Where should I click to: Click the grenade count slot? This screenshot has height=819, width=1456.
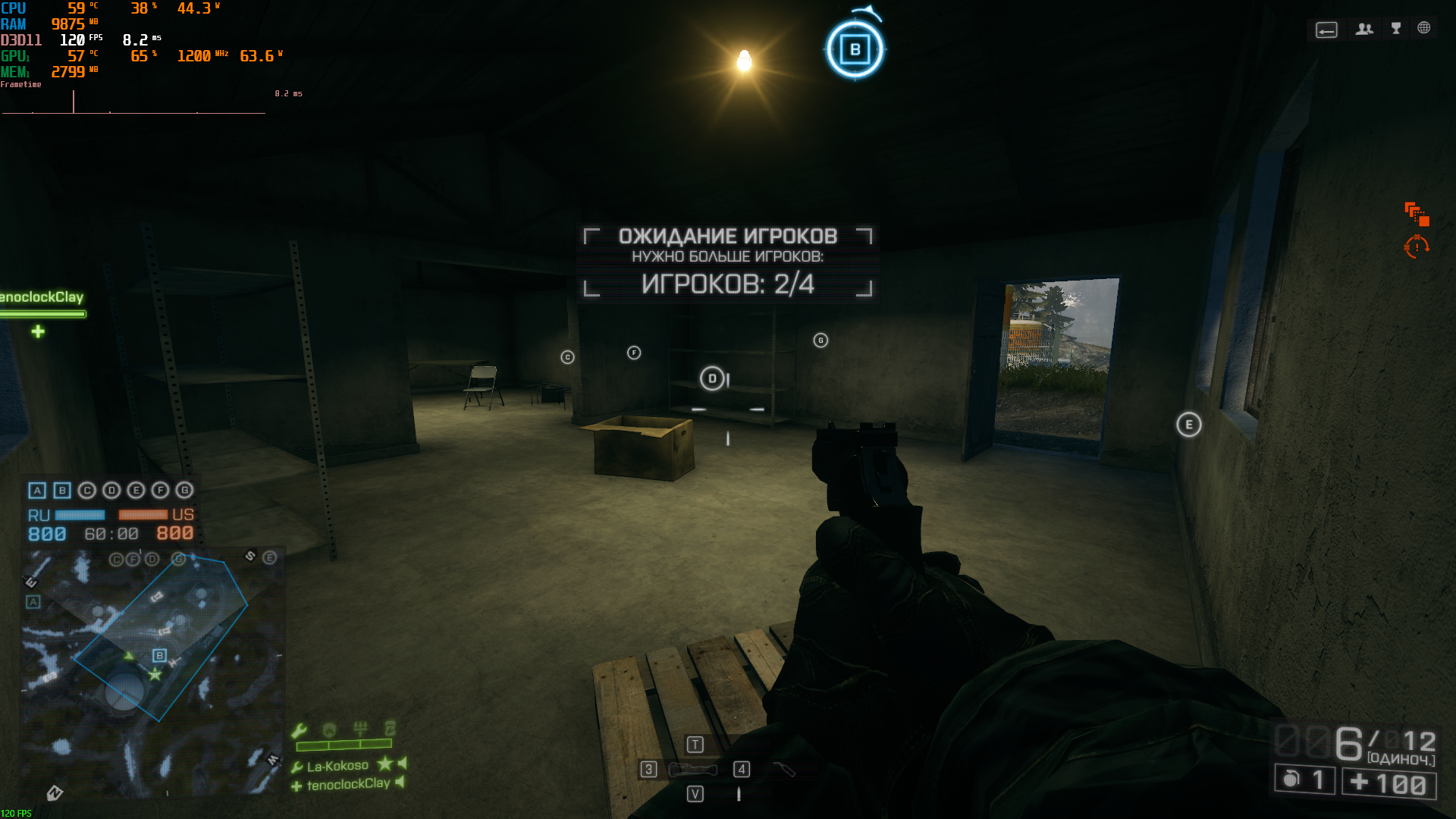tap(1304, 780)
